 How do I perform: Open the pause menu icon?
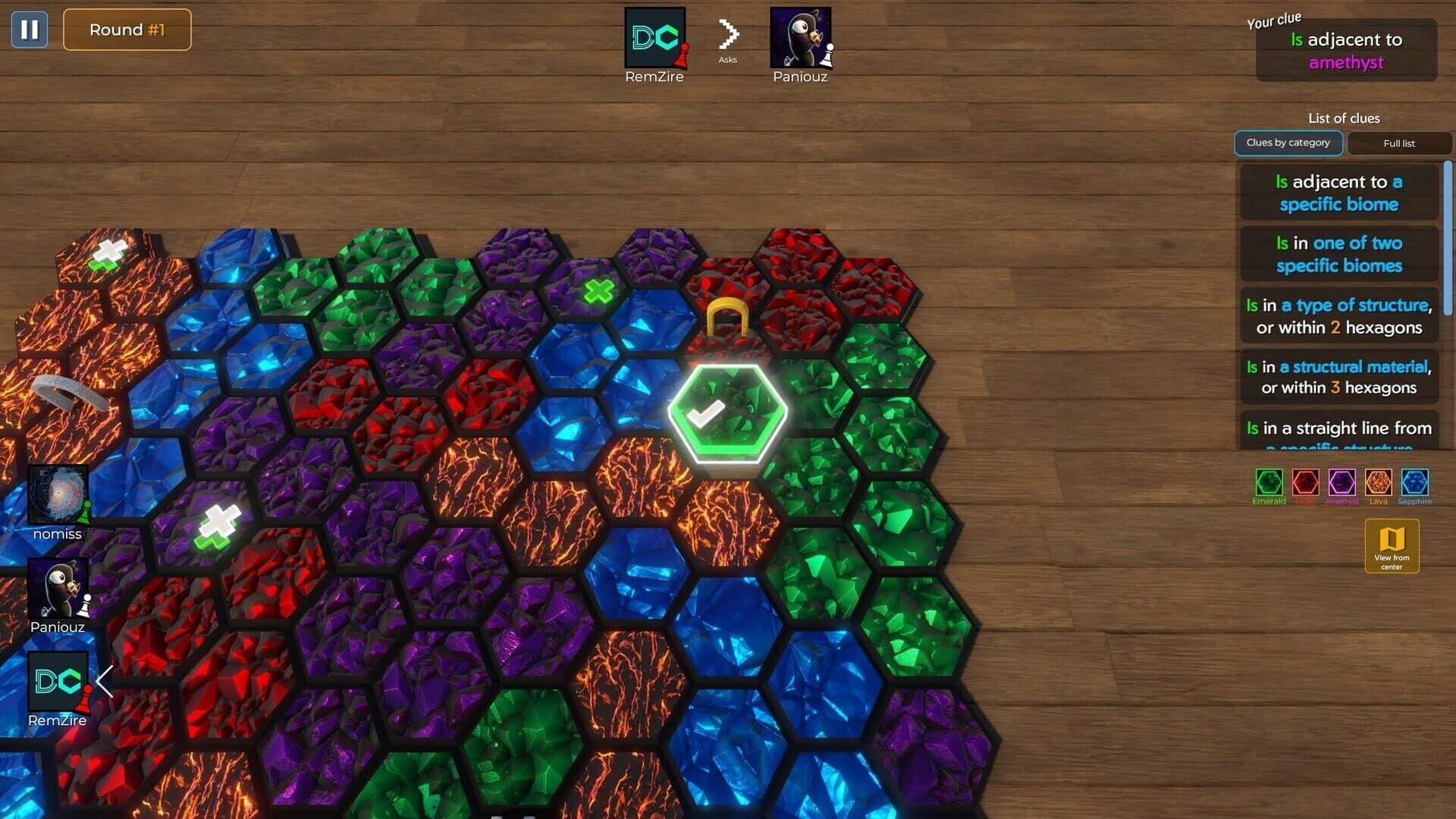click(x=29, y=30)
